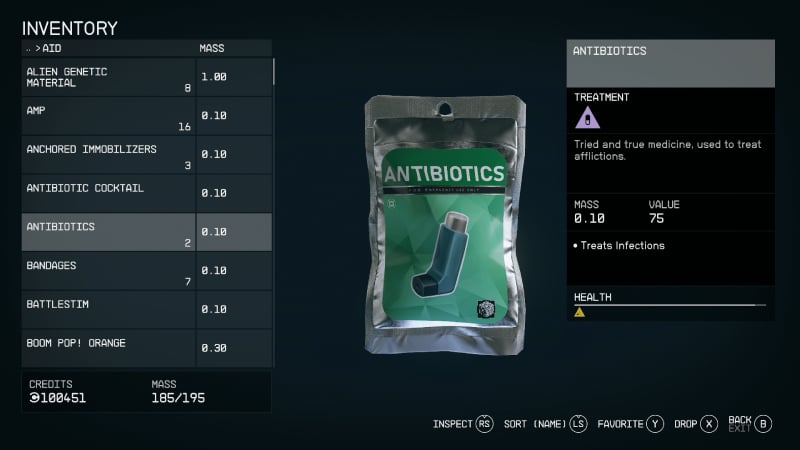Sort the list by the Mass column
The width and height of the screenshot is (800, 450).
(x=212, y=48)
